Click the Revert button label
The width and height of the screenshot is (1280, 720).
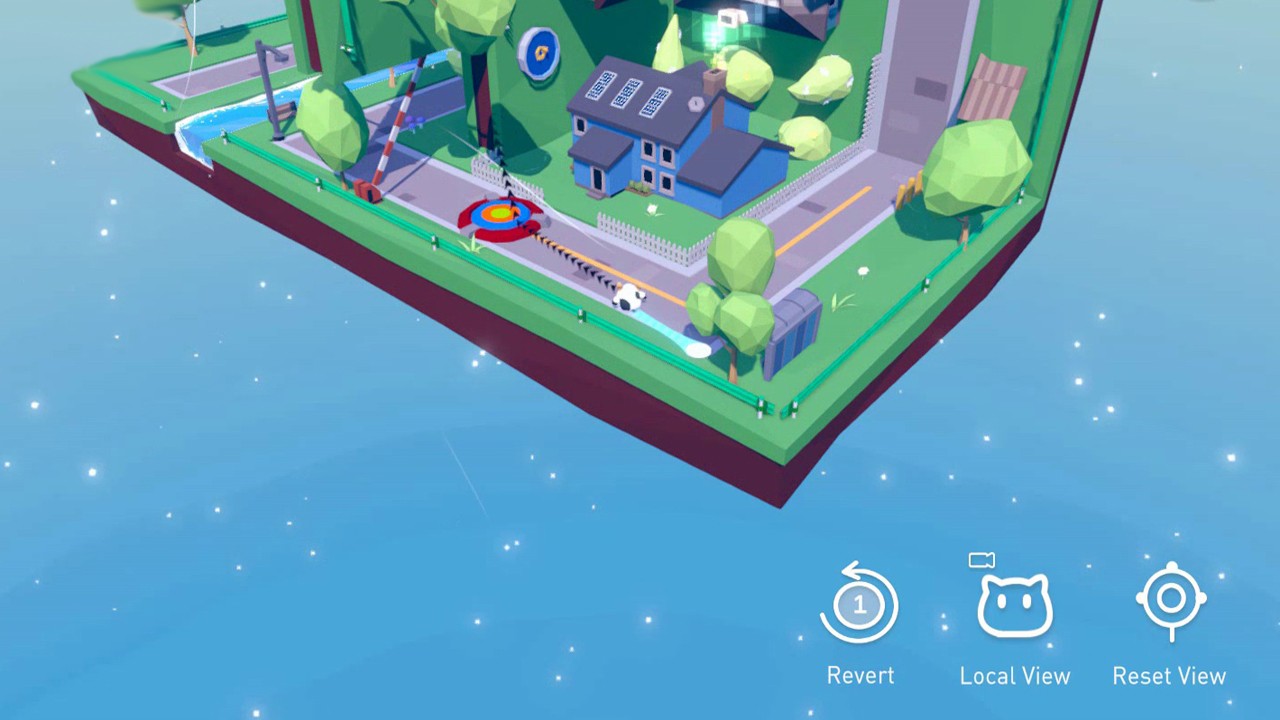pyautogui.click(x=859, y=675)
